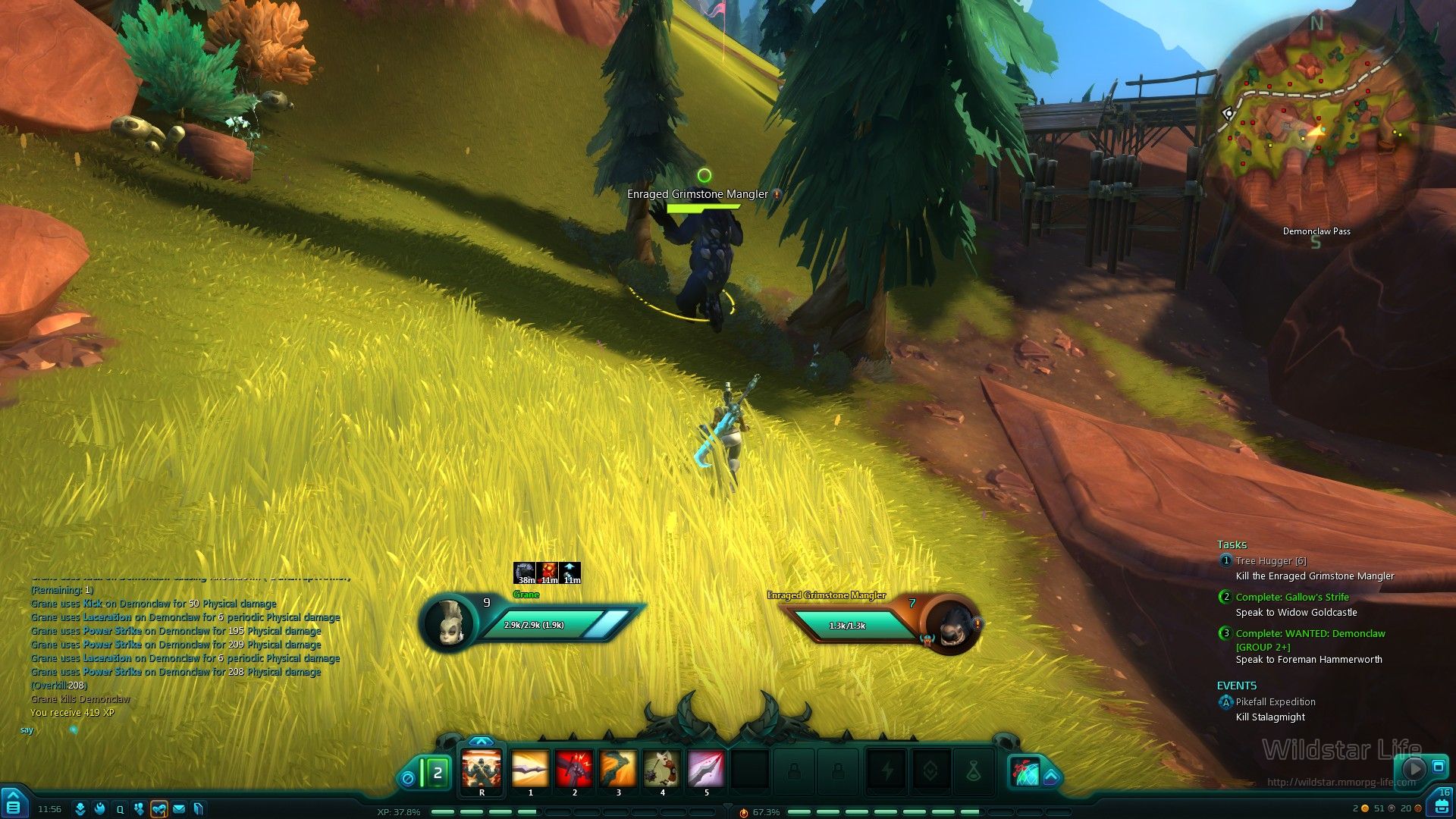This screenshot has height=819, width=1456.
Task: Click the Q icon in the bottom bar
Action: (x=120, y=809)
